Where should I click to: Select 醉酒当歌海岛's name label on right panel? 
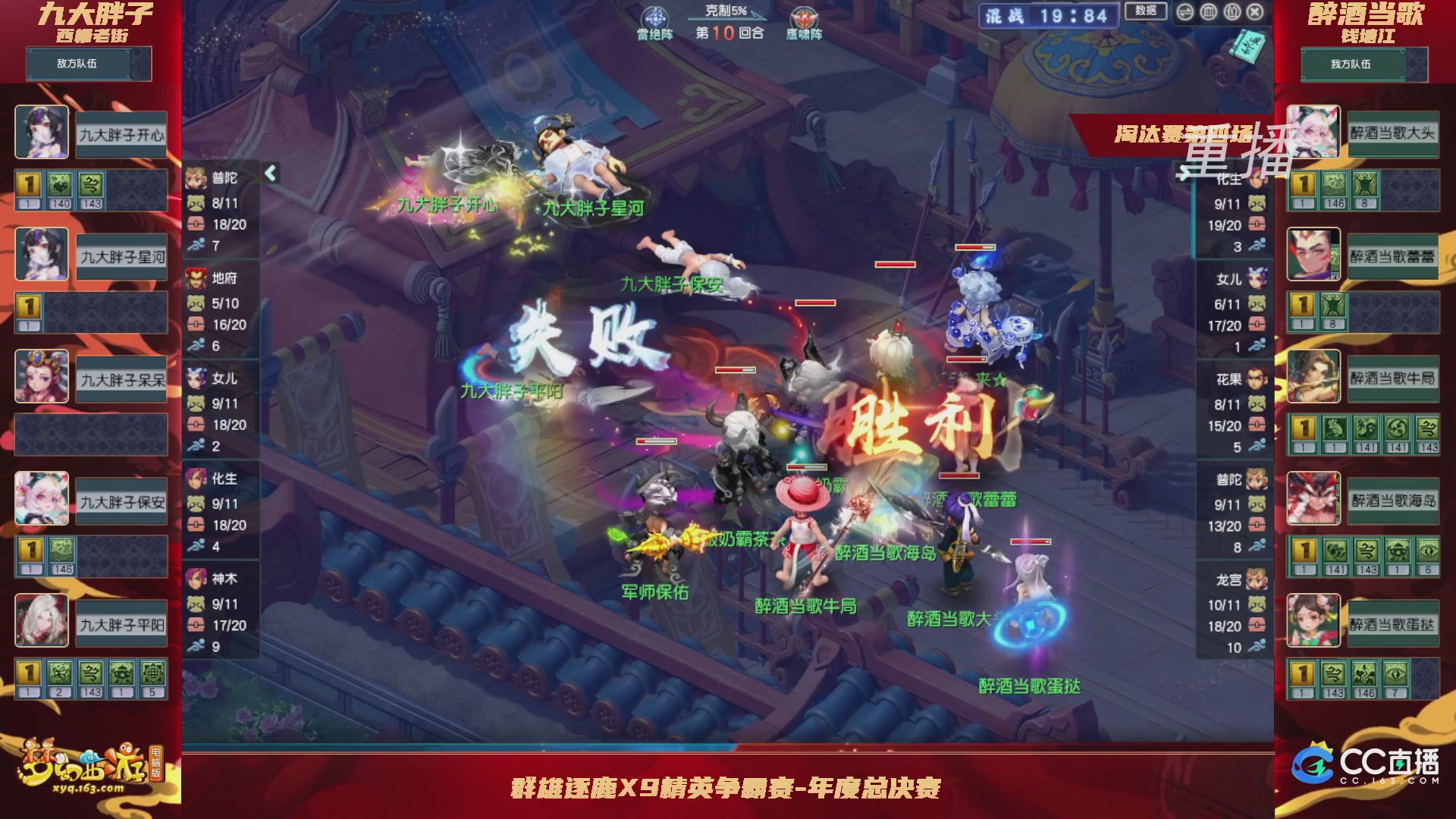1394,500
